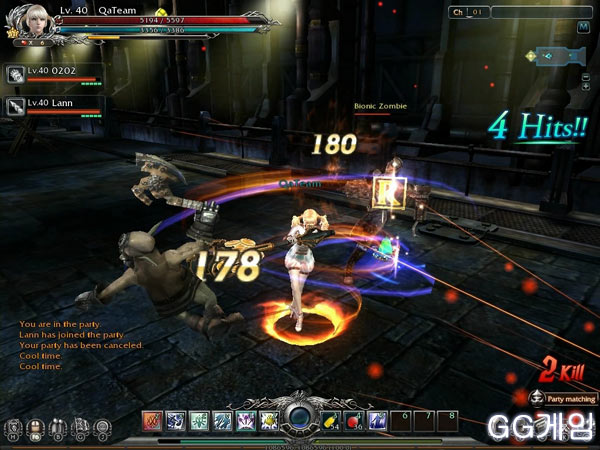The image size is (600, 450).
Task: Activate the red claw skill in hotbar
Action: pos(152,420)
